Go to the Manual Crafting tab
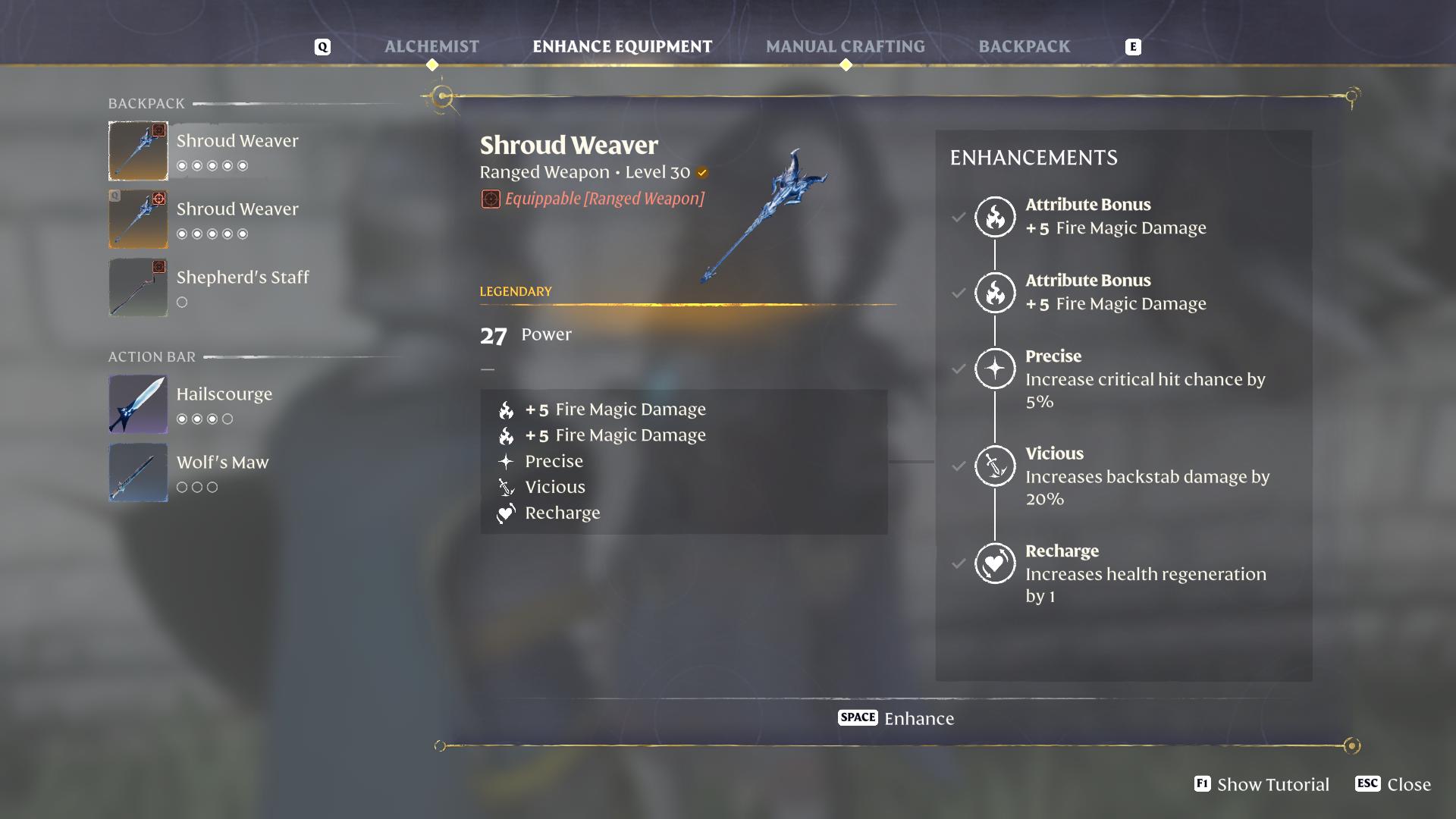1456x819 pixels. coord(845,46)
